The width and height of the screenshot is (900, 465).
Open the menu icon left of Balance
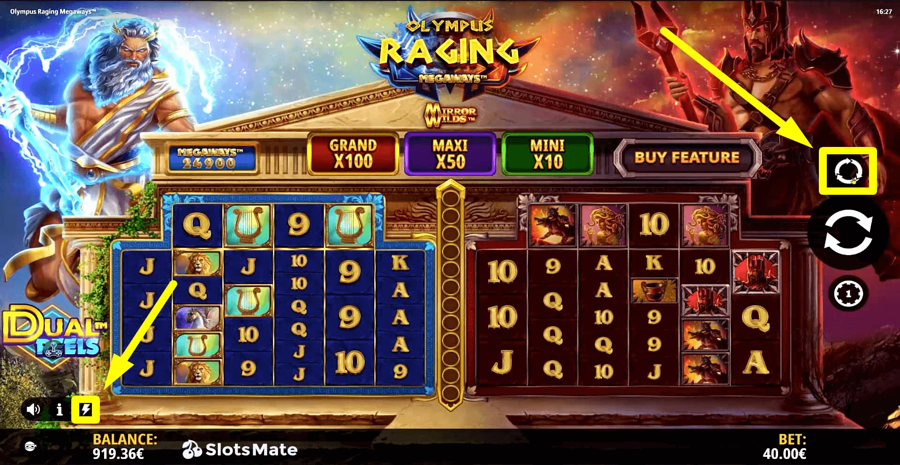coord(30,446)
